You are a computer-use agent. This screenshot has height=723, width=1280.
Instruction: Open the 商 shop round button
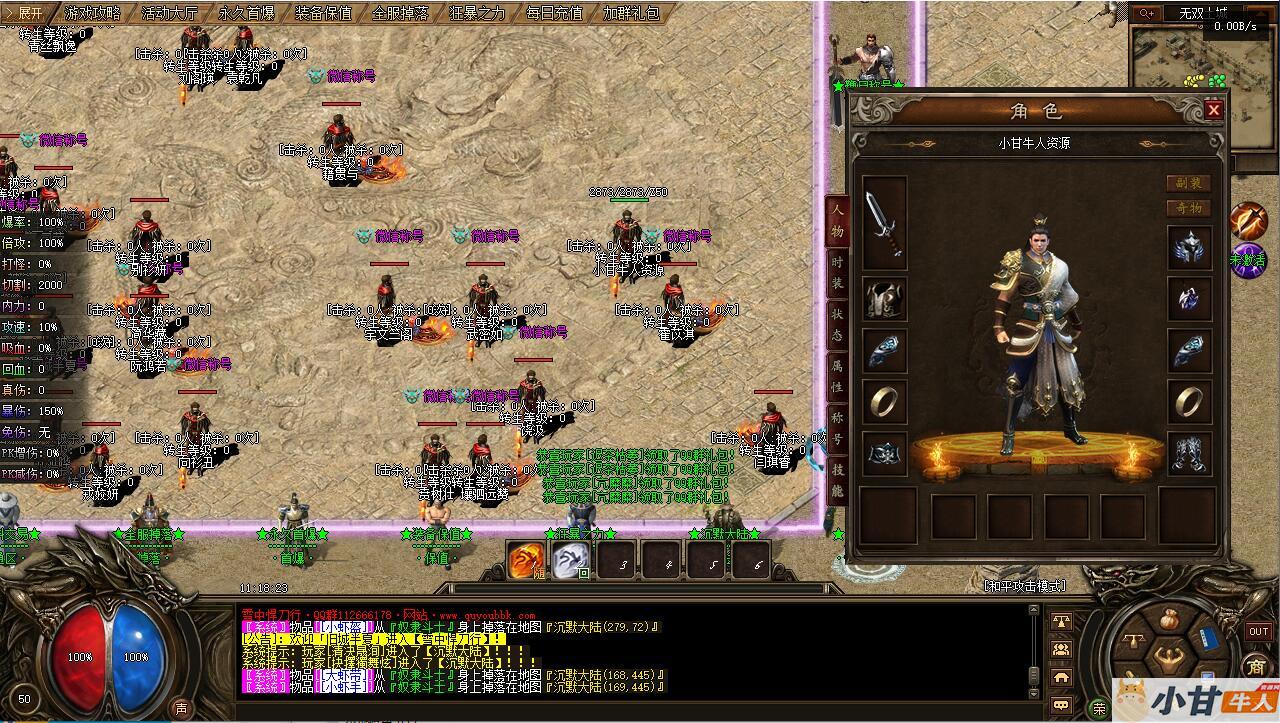[x=1256, y=666]
